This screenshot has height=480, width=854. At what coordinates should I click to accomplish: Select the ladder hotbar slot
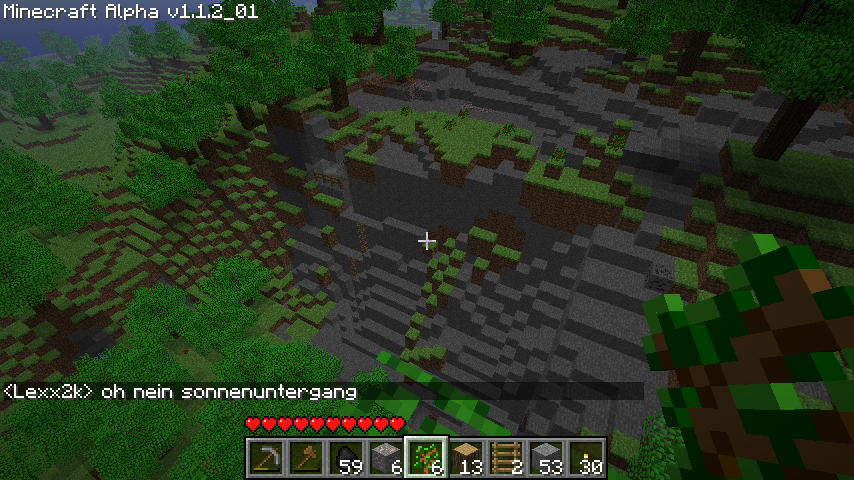[x=506, y=458]
